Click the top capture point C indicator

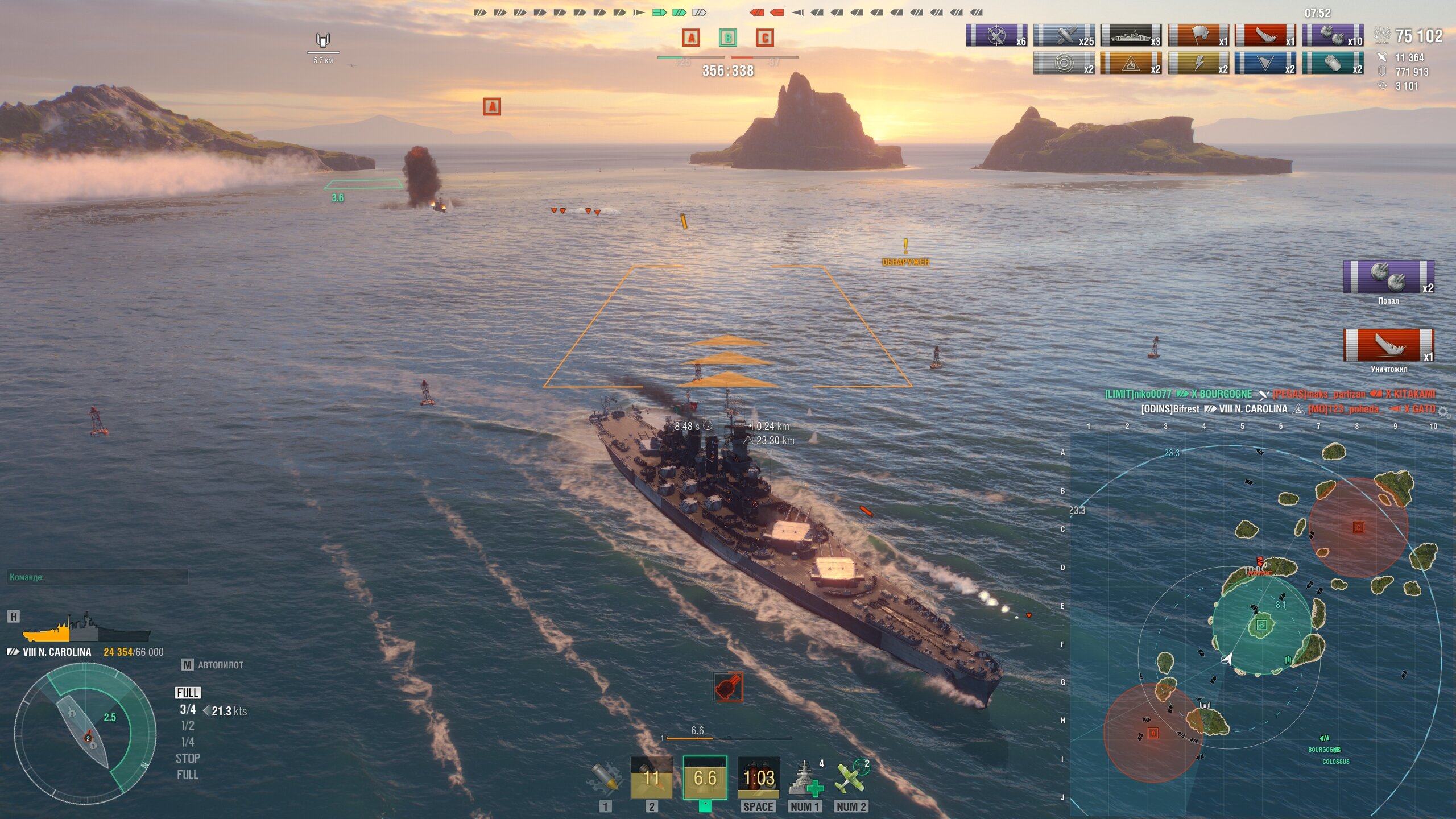[x=764, y=38]
